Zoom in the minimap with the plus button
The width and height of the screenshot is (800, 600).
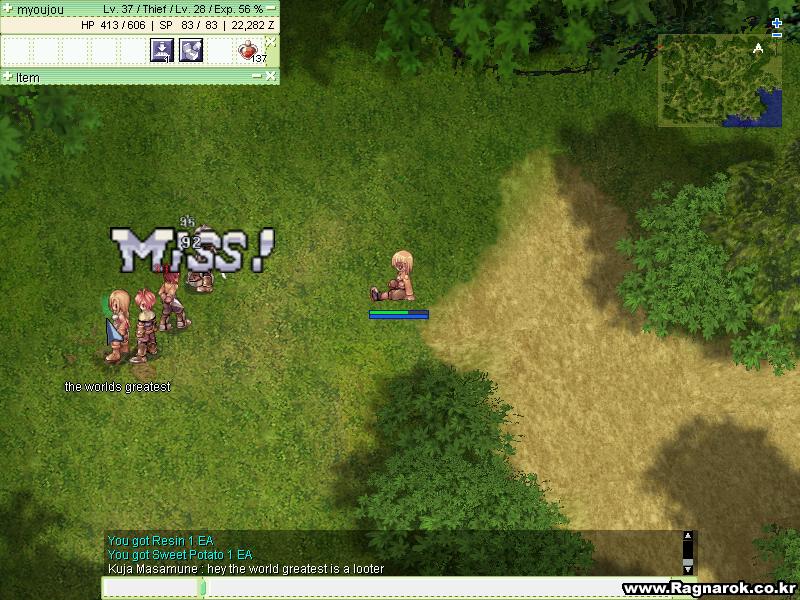point(777,23)
